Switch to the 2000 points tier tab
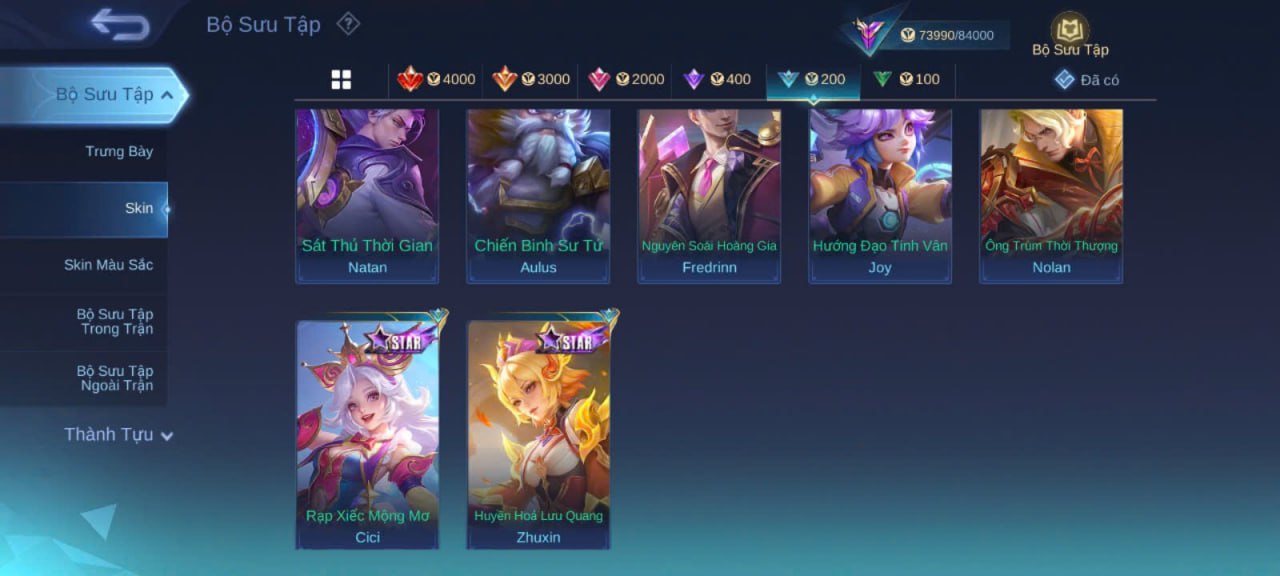Viewport: 1280px width, 576px height. (625, 80)
